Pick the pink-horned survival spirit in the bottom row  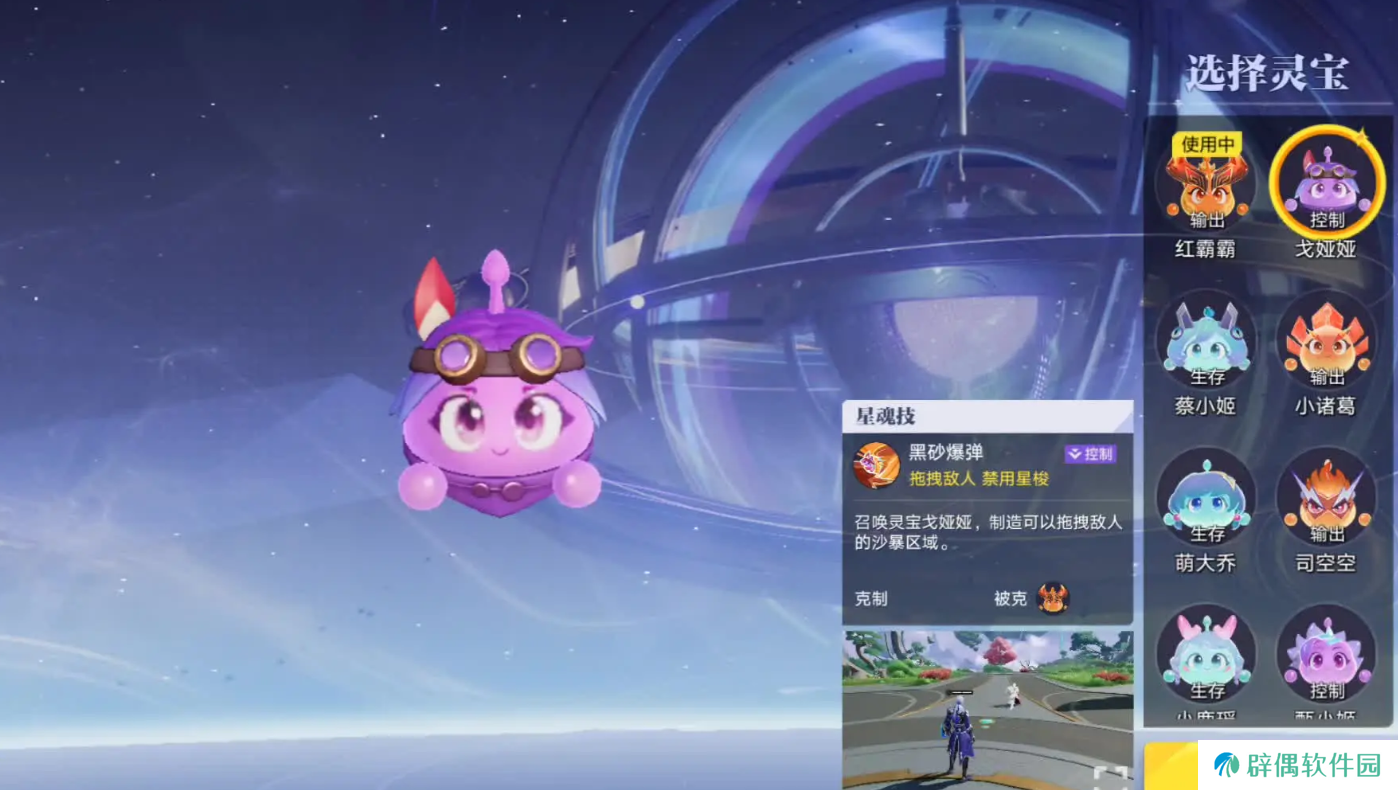[1206, 656]
